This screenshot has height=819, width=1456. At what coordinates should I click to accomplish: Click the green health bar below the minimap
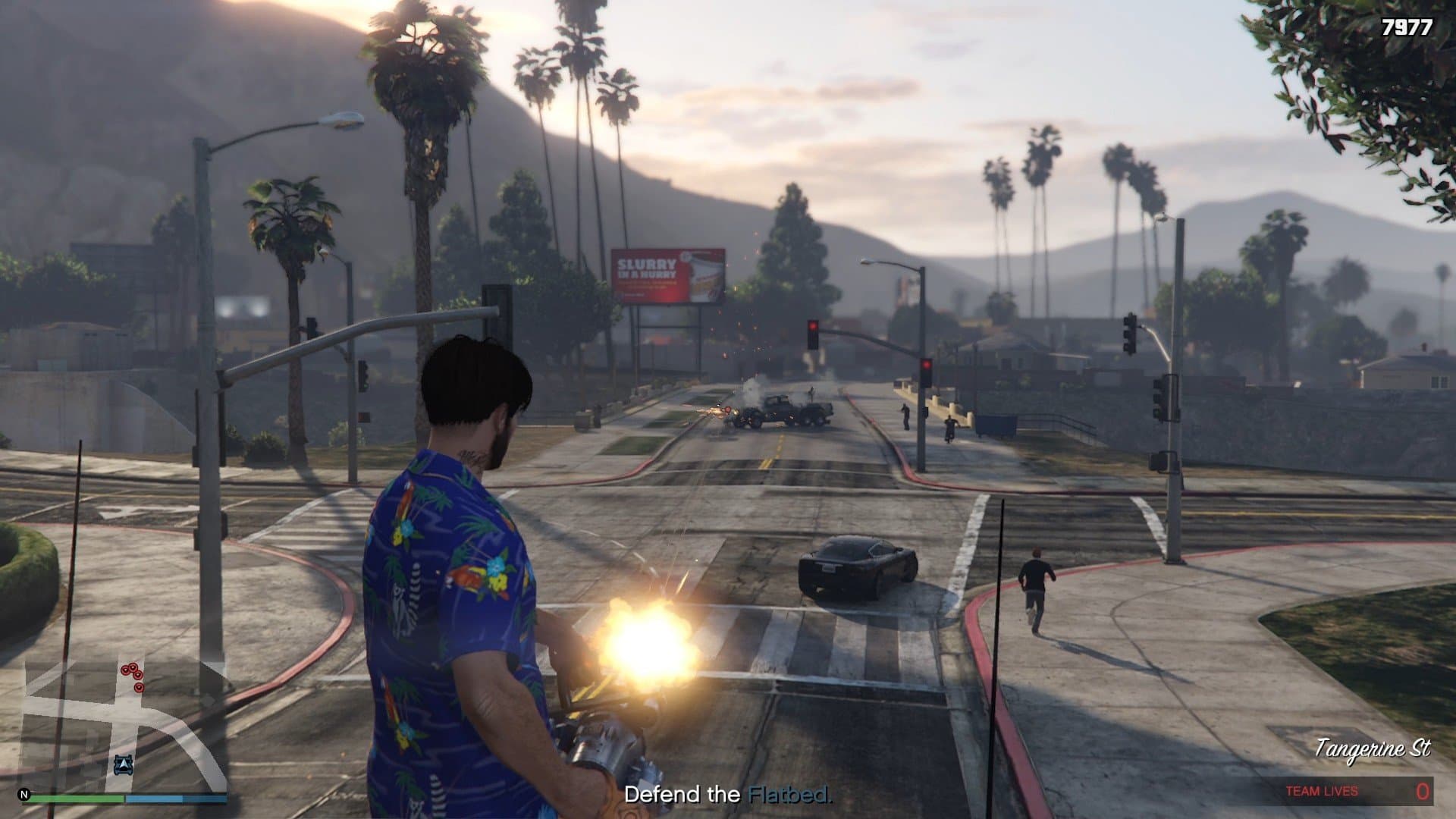point(76,799)
